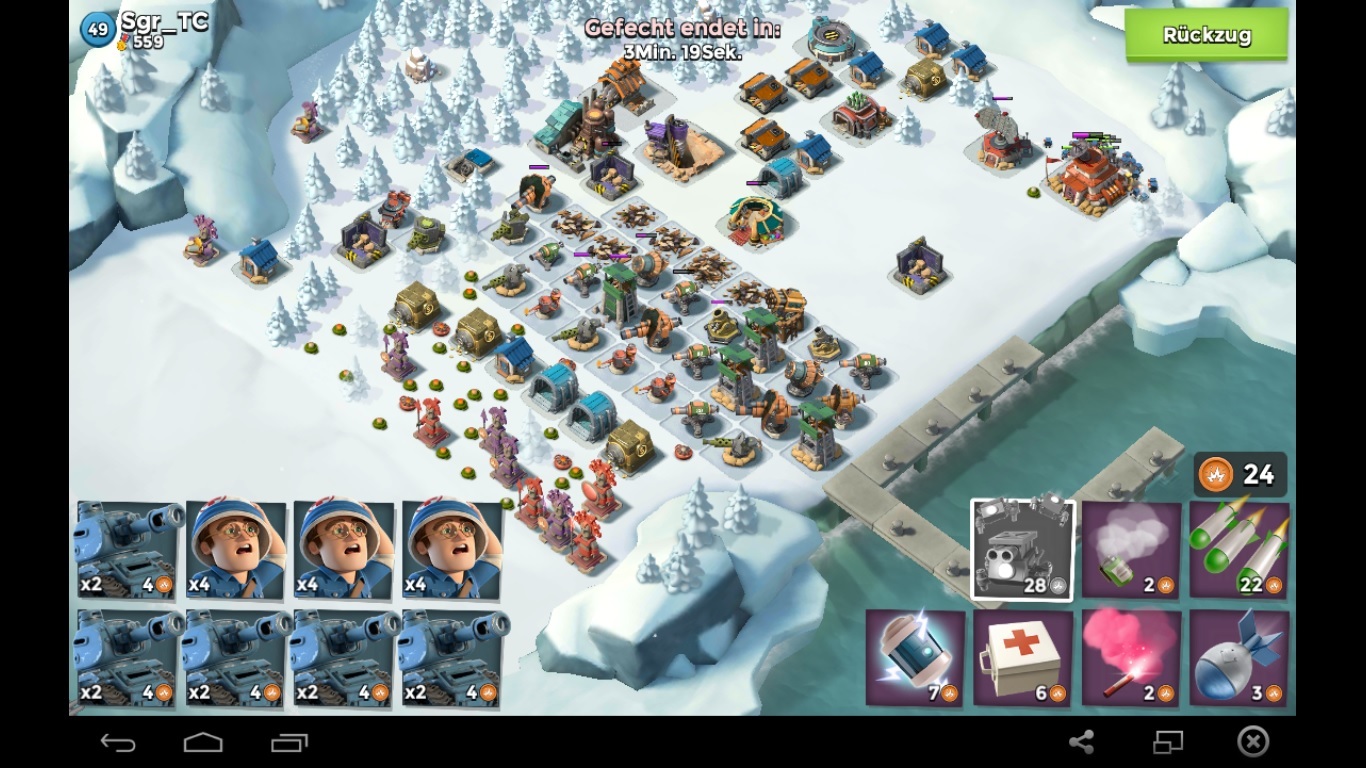Close the app with the circled X
Viewport: 1366px width, 768px height.
point(1253,742)
